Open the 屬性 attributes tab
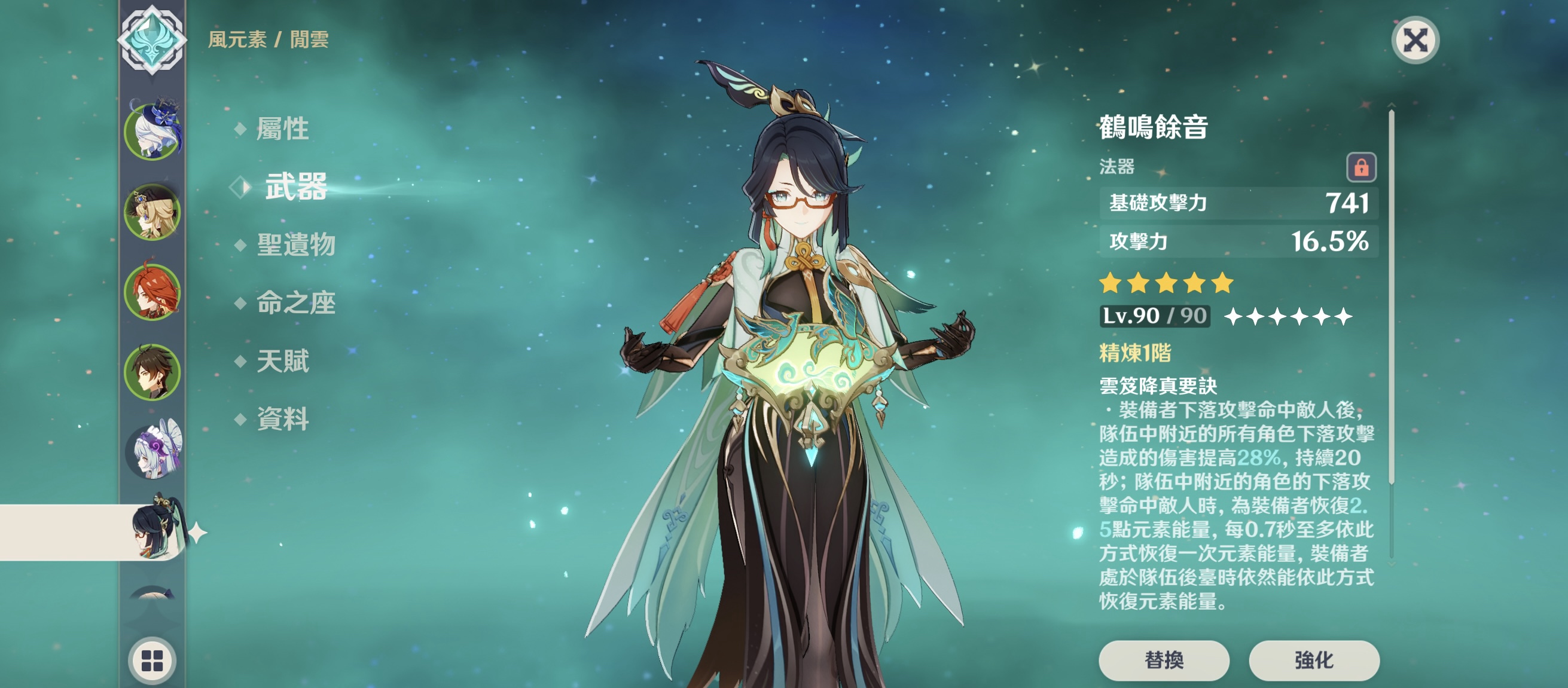This screenshot has height=688, width=1568. (x=282, y=129)
